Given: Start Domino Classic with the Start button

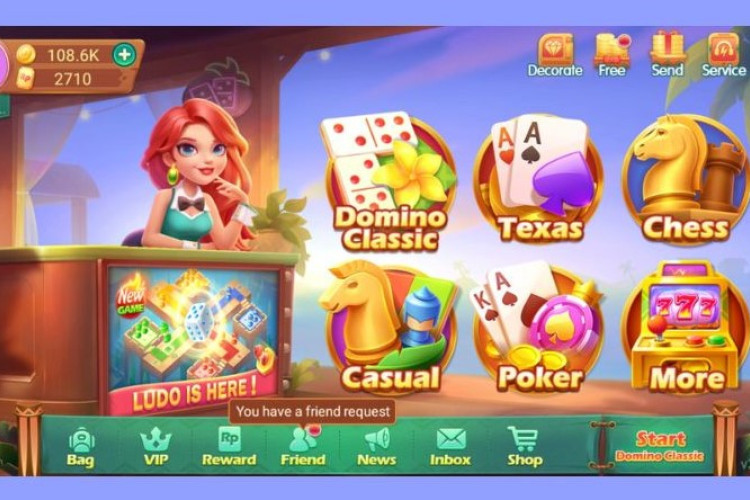Looking at the screenshot, I should click(x=660, y=445).
